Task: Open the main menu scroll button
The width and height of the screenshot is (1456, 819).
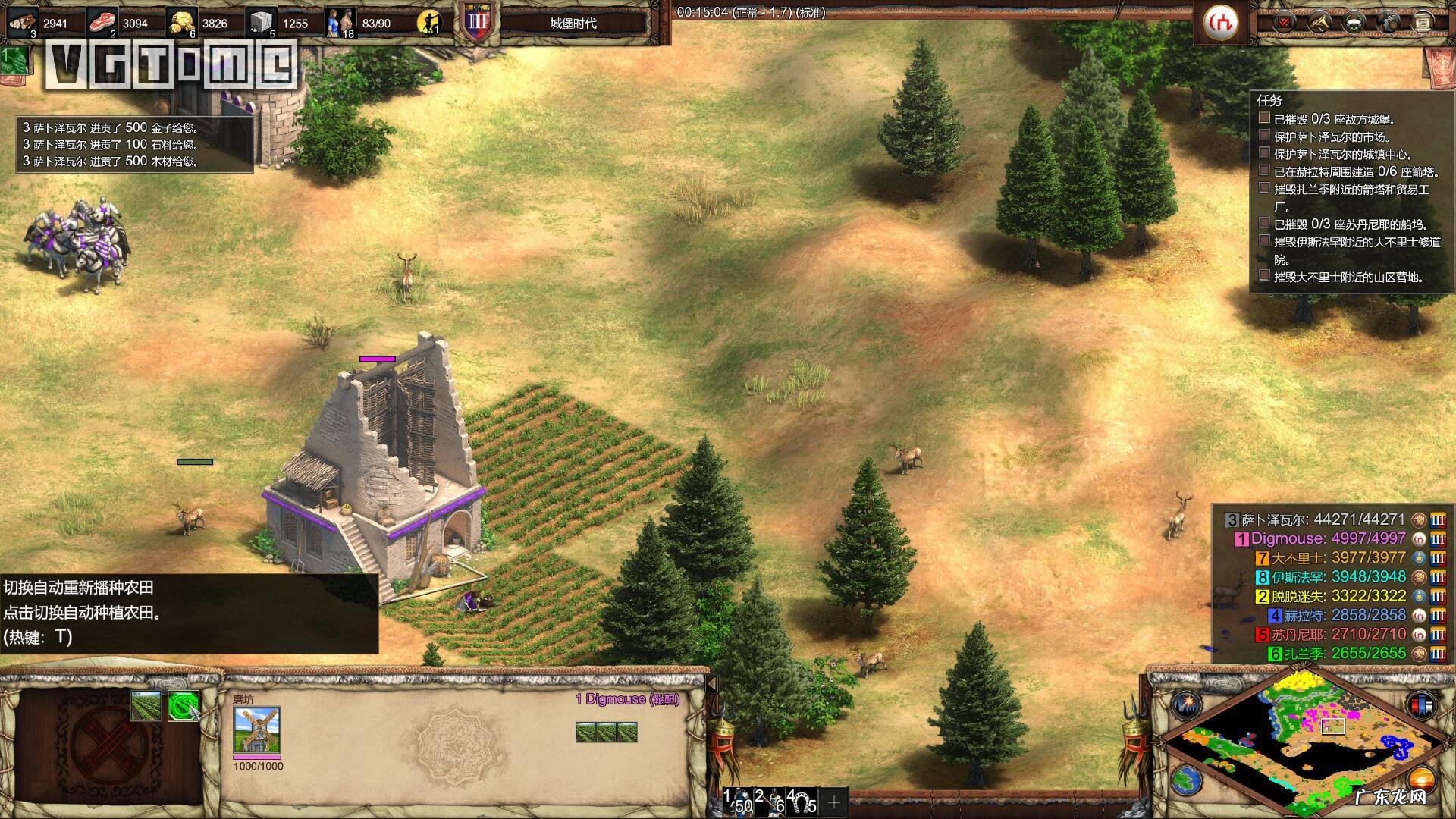Action: [1422, 23]
